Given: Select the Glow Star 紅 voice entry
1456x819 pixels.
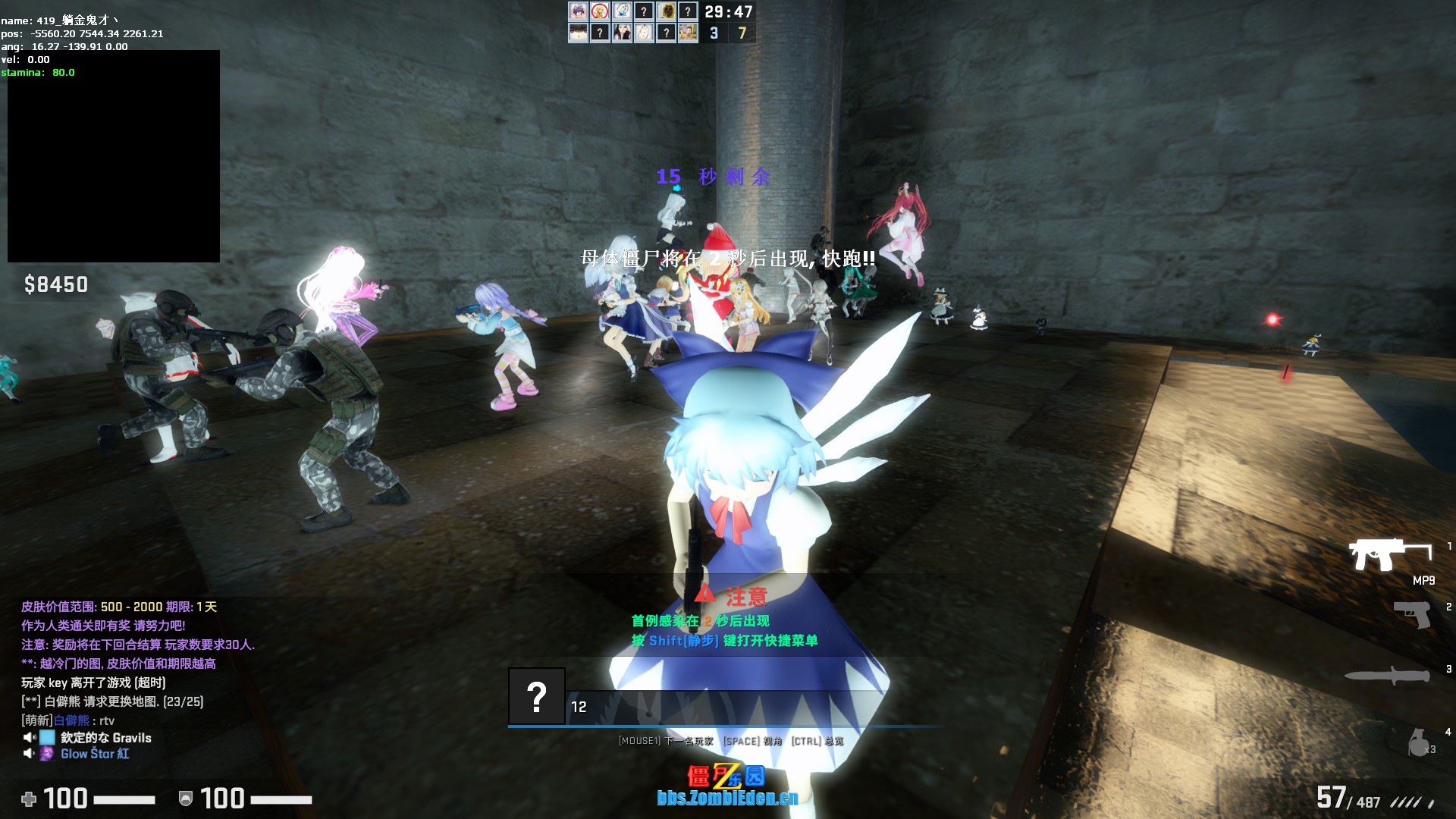Looking at the screenshot, I should click(94, 754).
